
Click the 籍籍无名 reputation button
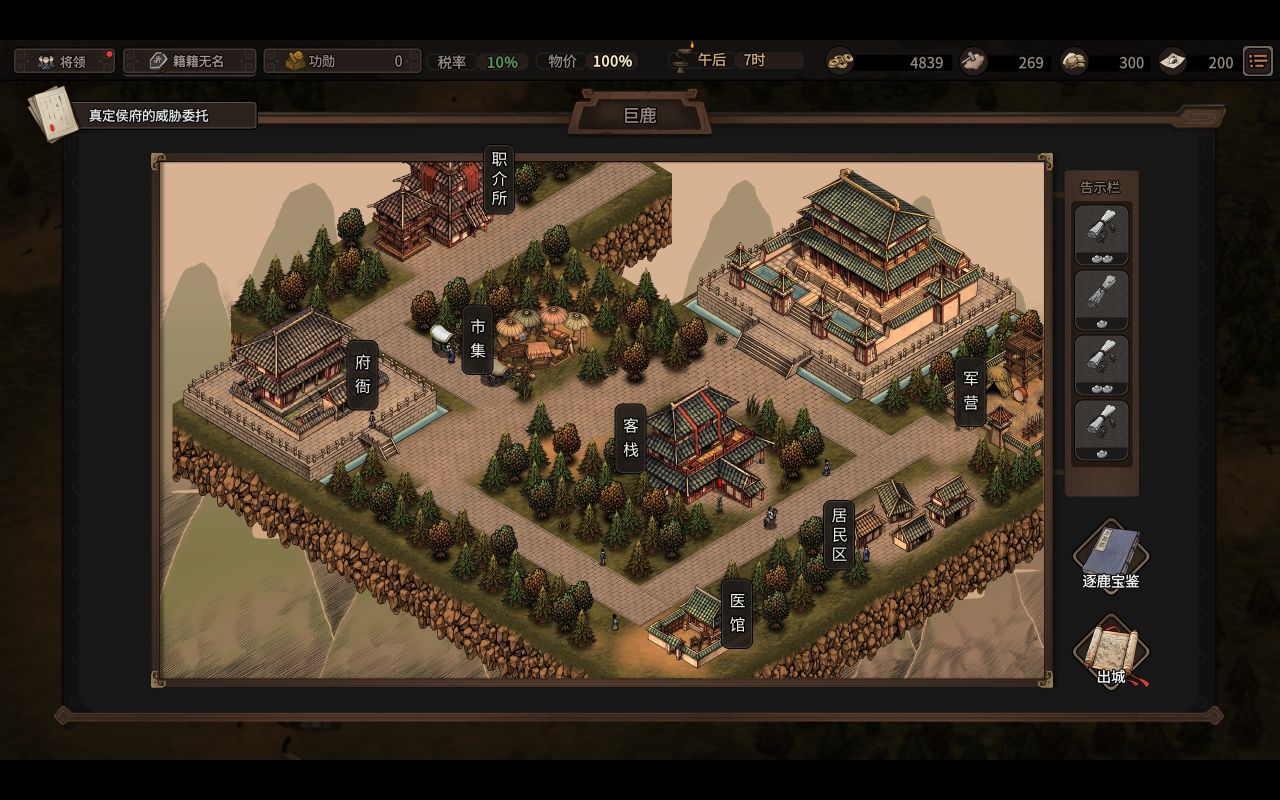click(x=189, y=61)
